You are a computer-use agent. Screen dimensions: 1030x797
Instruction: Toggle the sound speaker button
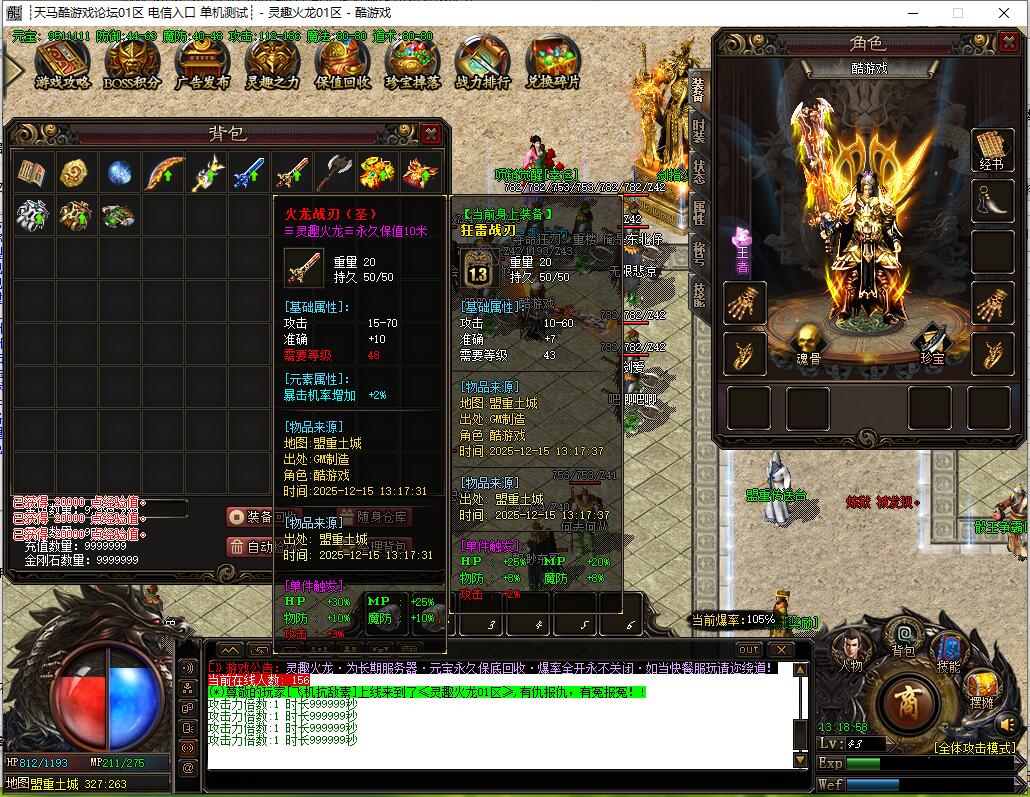click(x=188, y=667)
